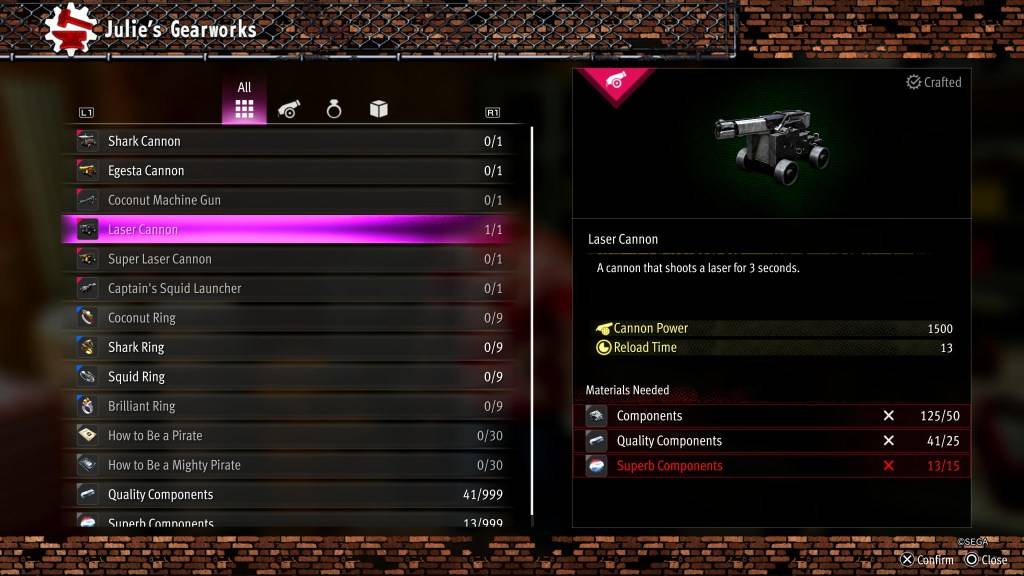This screenshot has height=576, width=1024.
Task: Pick the Coconut Ring item
Action: point(290,318)
